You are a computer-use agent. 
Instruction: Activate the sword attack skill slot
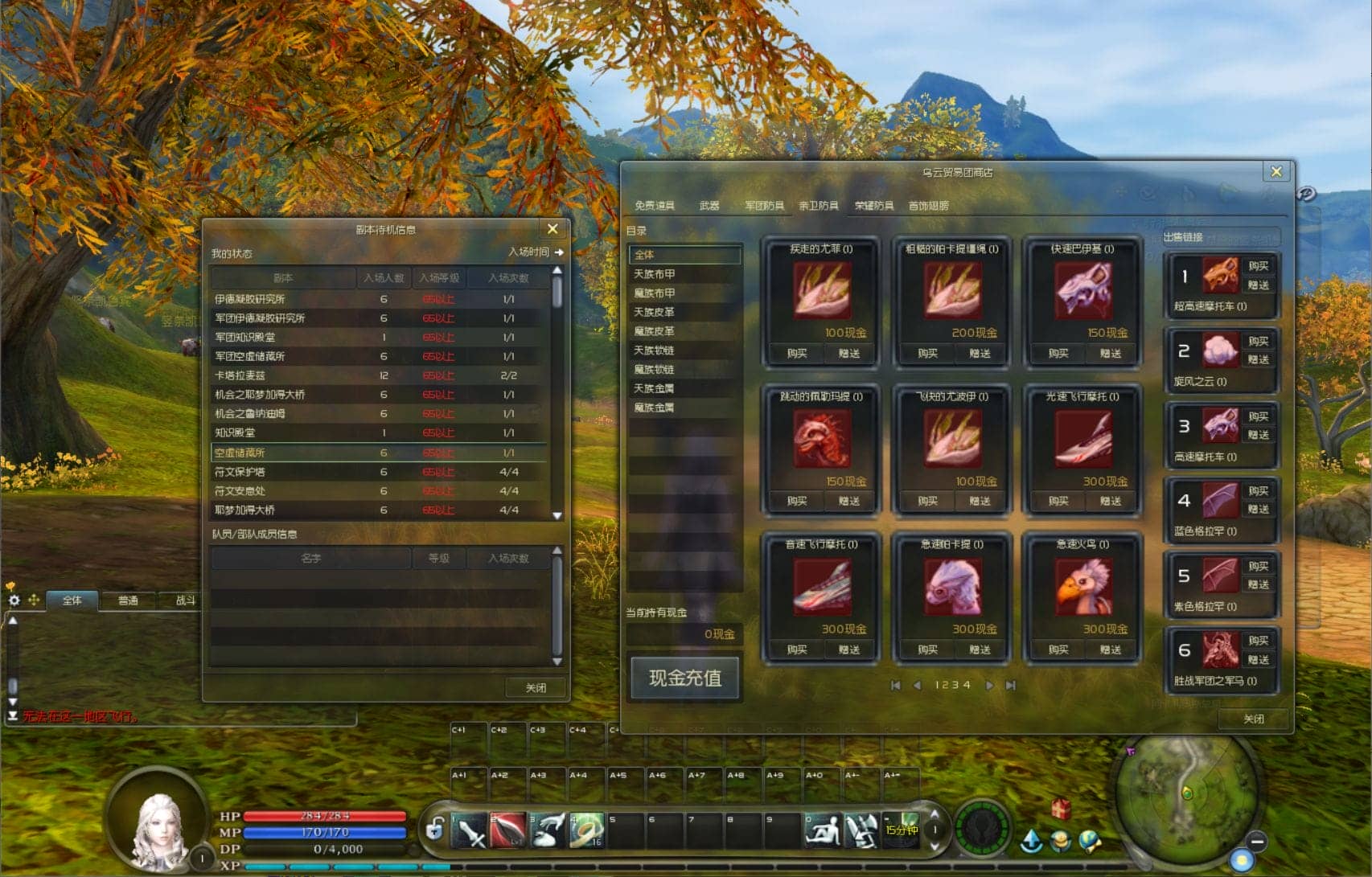click(470, 831)
